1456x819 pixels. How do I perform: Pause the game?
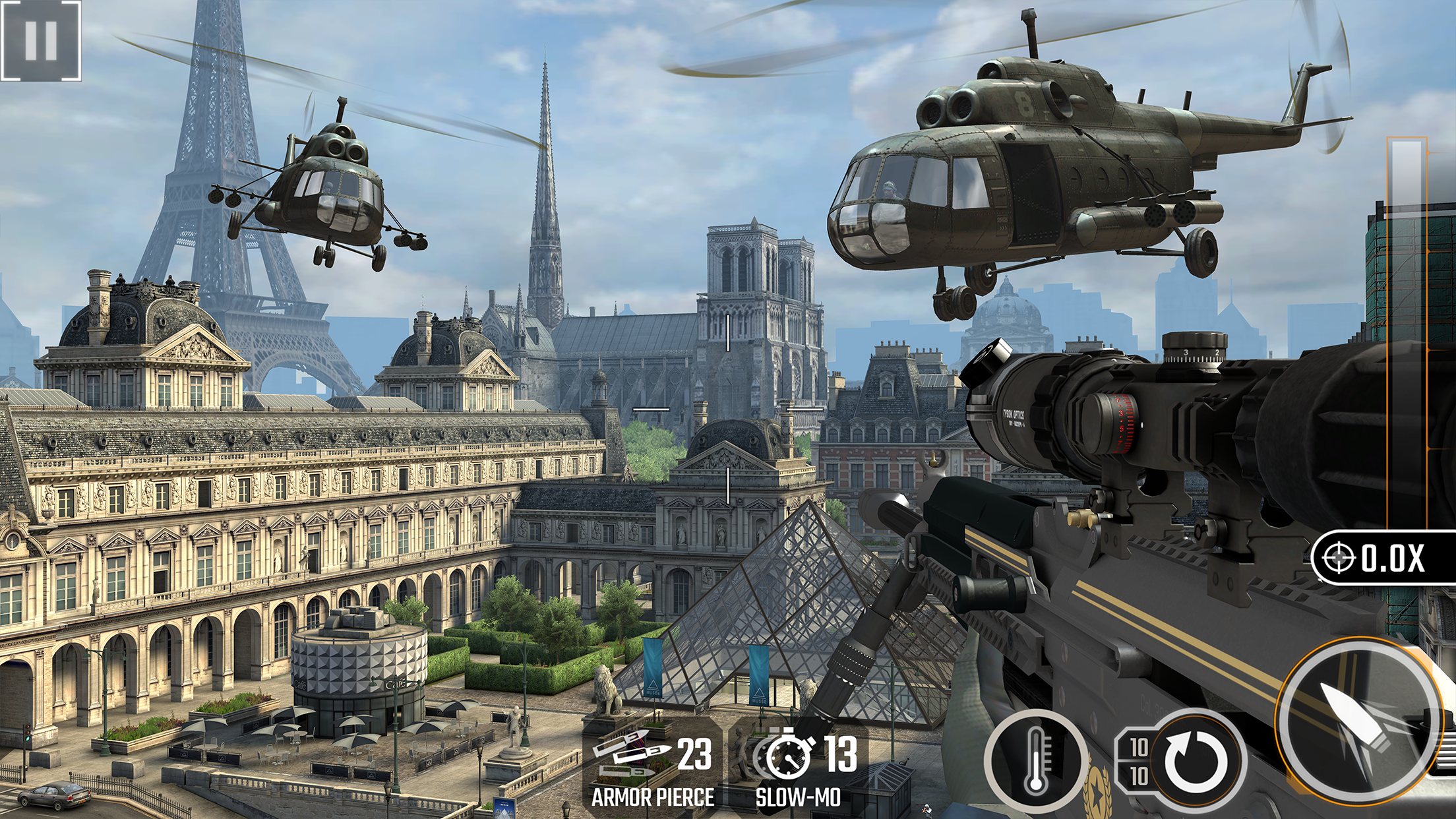pyautogui.click(x=41, y=40)
